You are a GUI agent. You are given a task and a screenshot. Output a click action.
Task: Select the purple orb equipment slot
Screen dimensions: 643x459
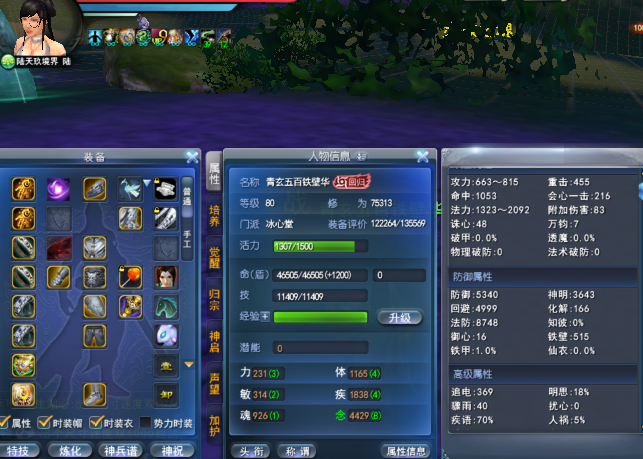click(x=59, y=187)
